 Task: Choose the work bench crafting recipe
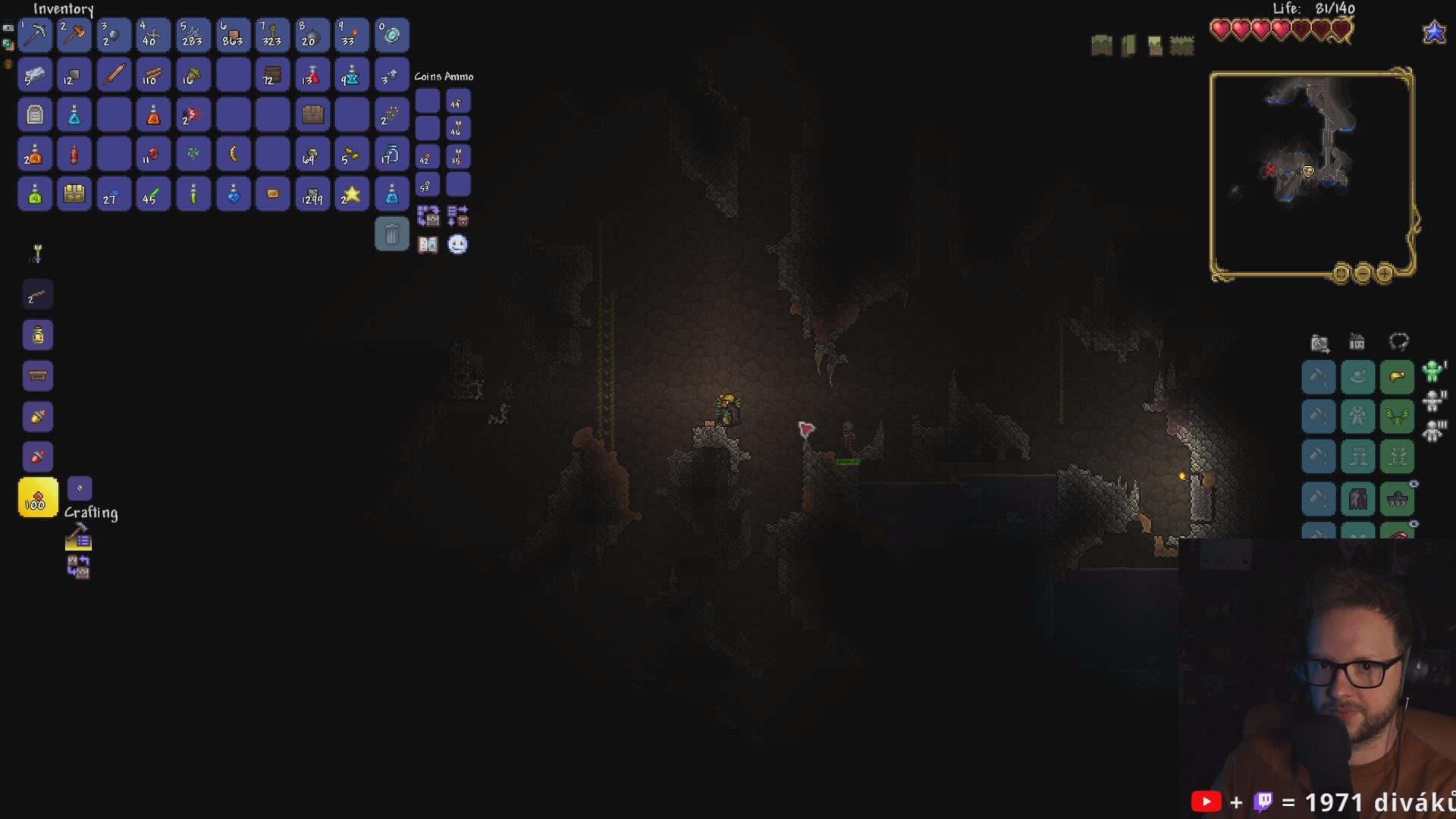tap(38, 375)
